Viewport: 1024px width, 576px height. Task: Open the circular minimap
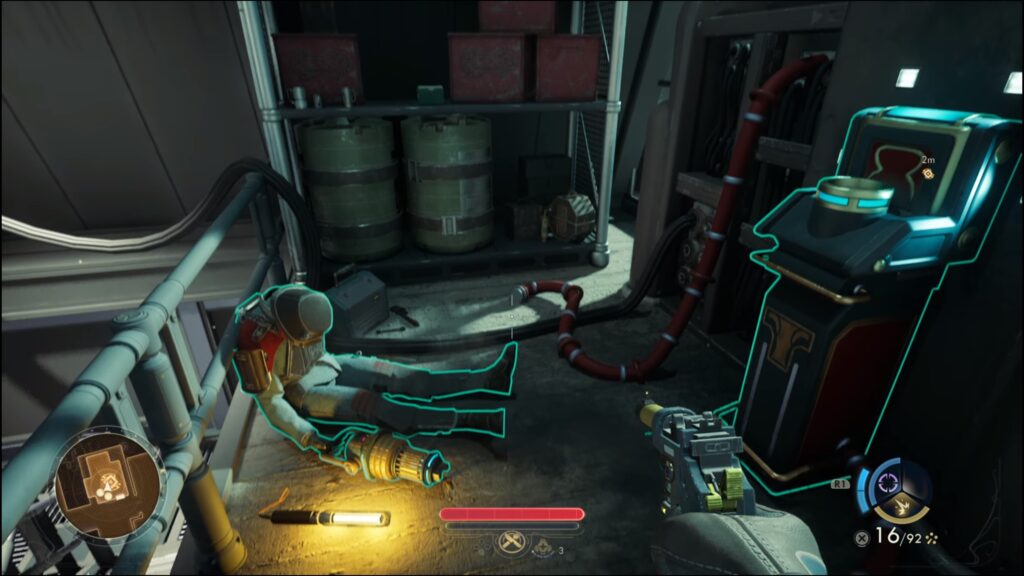coord(108,482)
